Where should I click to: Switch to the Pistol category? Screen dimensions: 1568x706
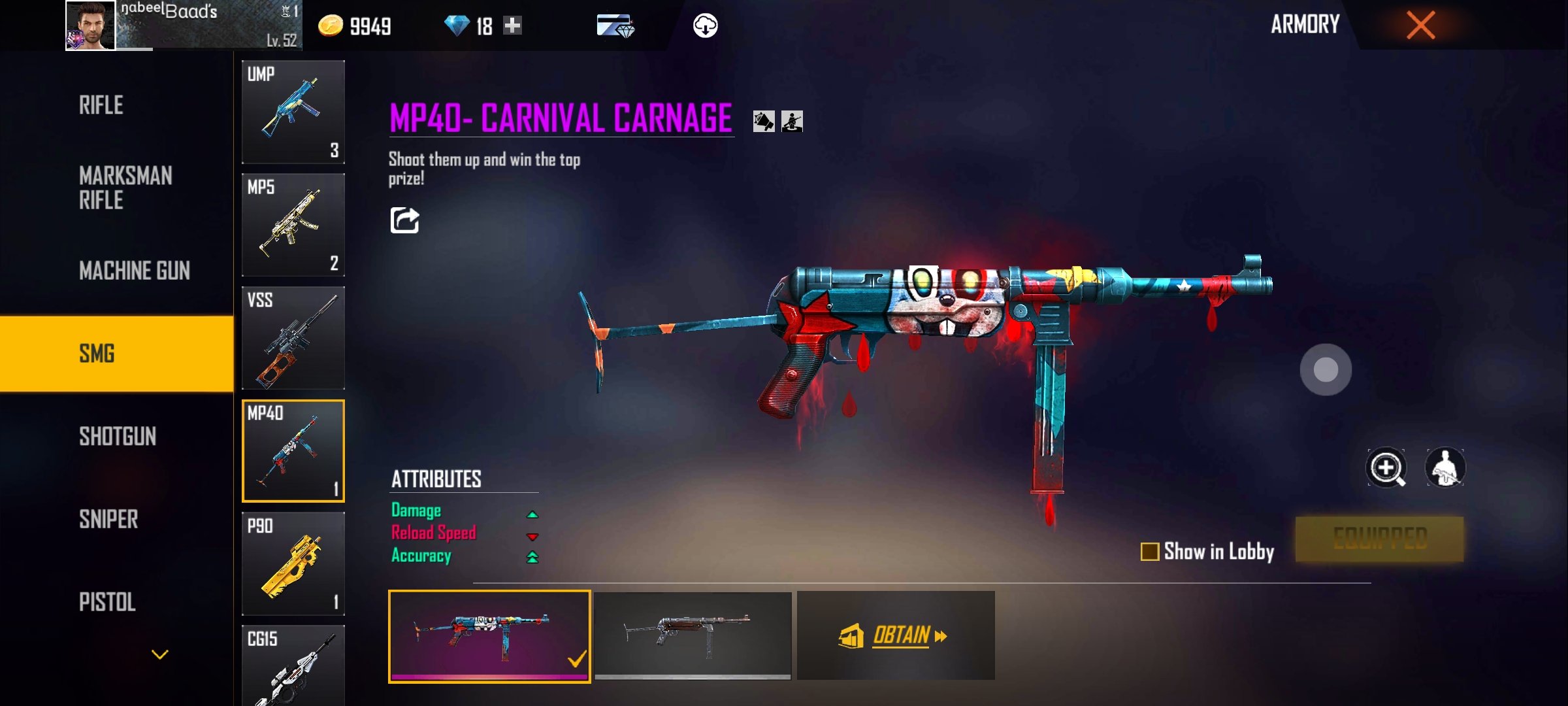[107, 602]
